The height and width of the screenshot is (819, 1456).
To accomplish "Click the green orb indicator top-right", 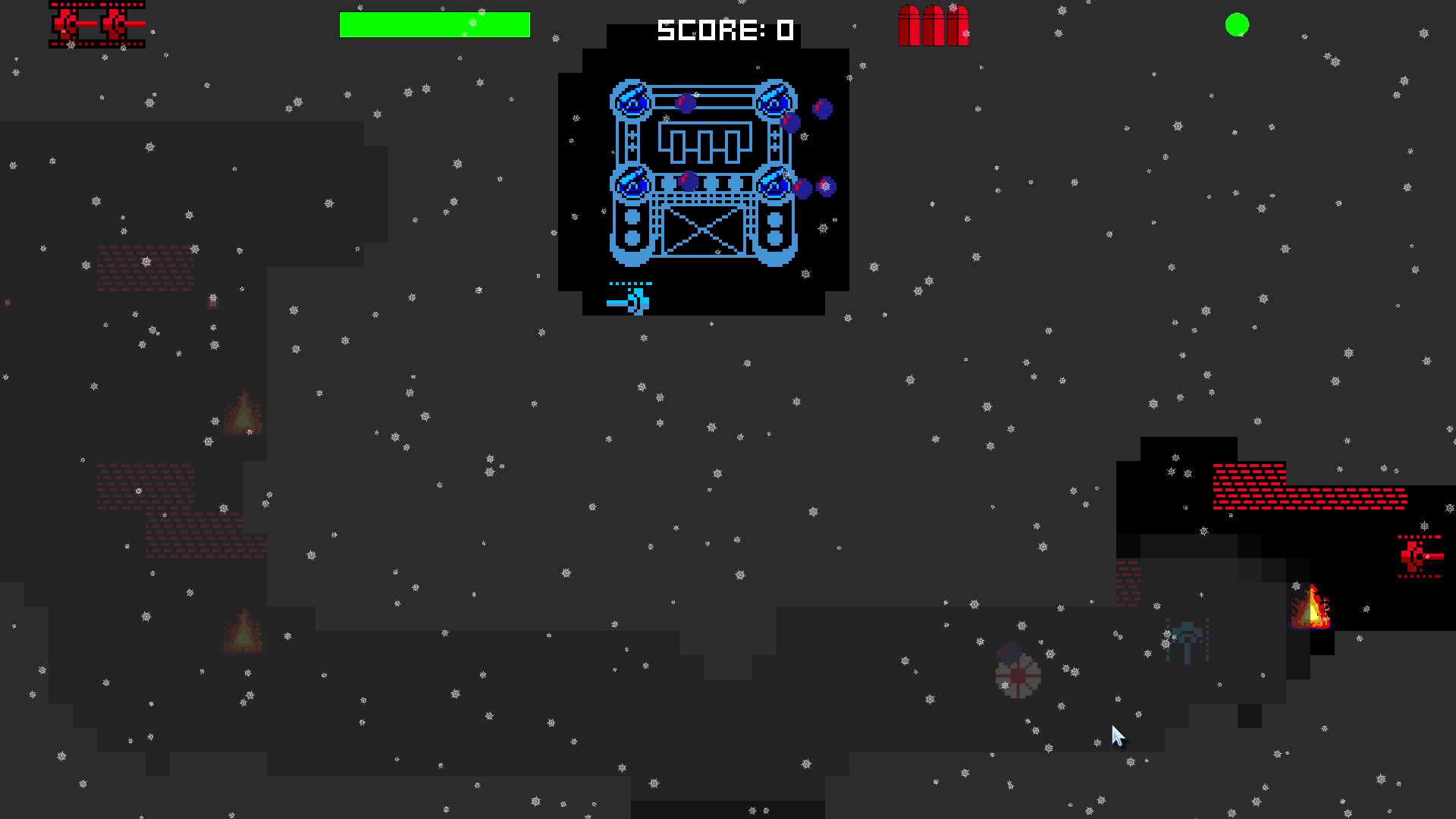I will pyautogui.click(x=1238, y=24).
